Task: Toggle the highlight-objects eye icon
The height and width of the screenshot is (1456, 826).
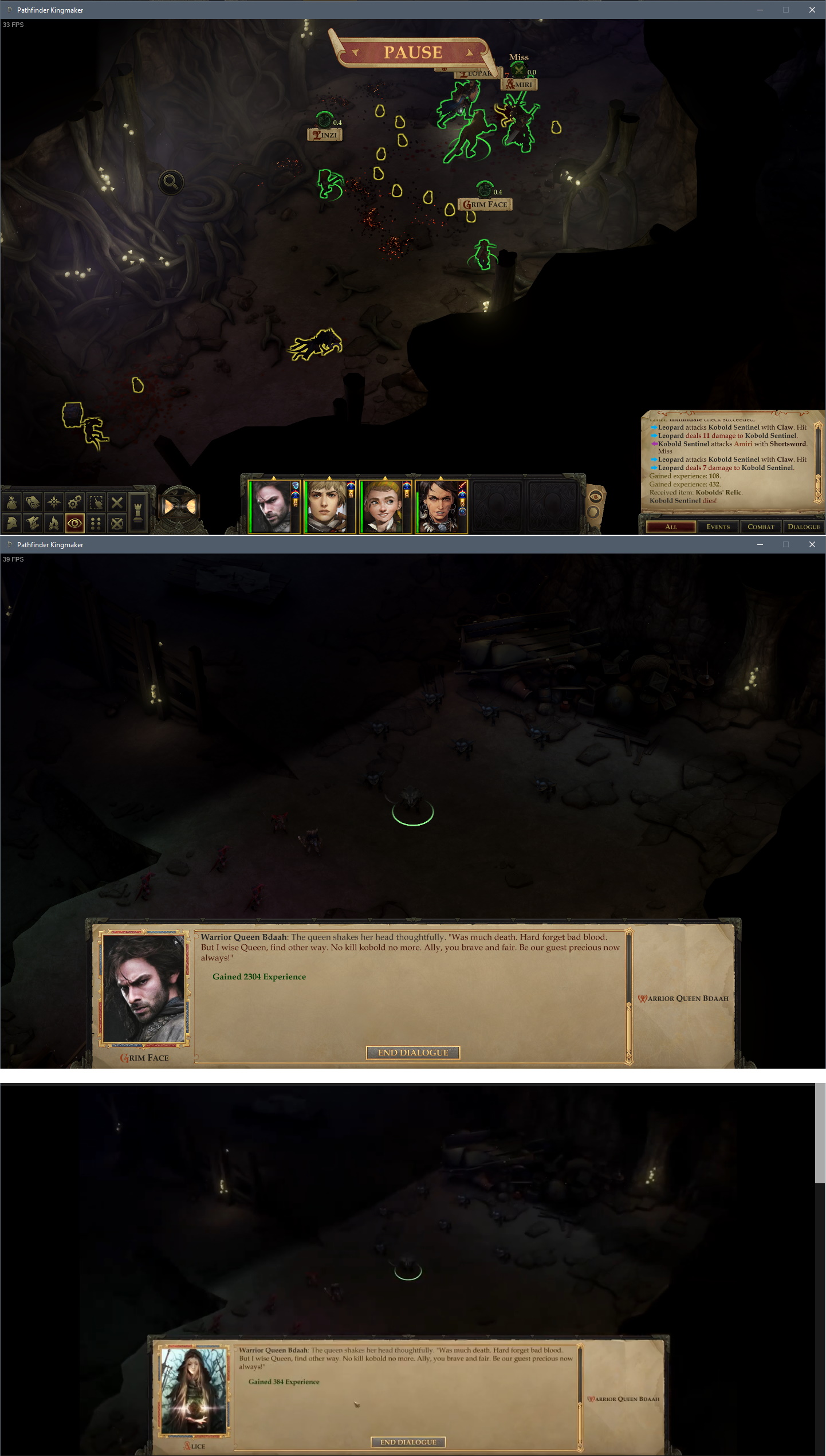Action: (x=75, y=523)
